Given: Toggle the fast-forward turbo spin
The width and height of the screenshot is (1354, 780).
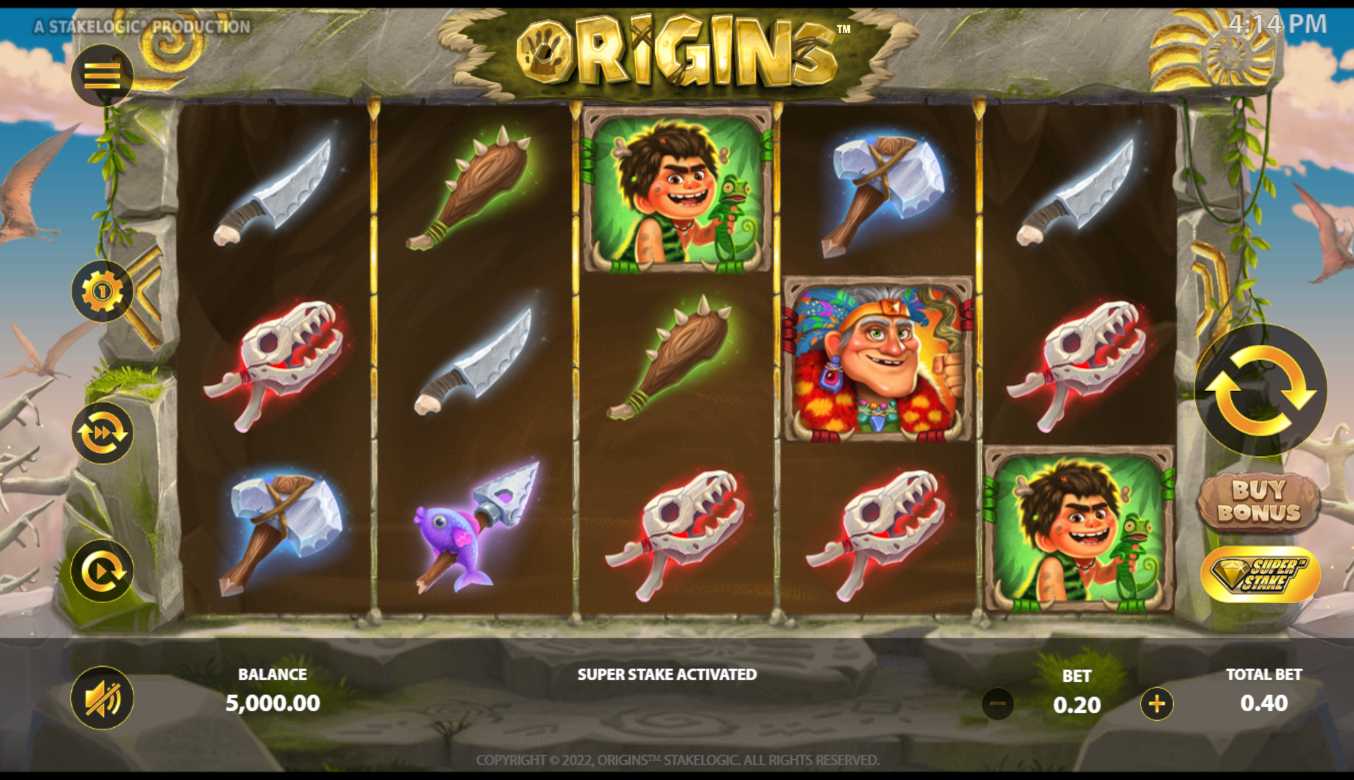Looking at the screenshot, I should 102,432.
